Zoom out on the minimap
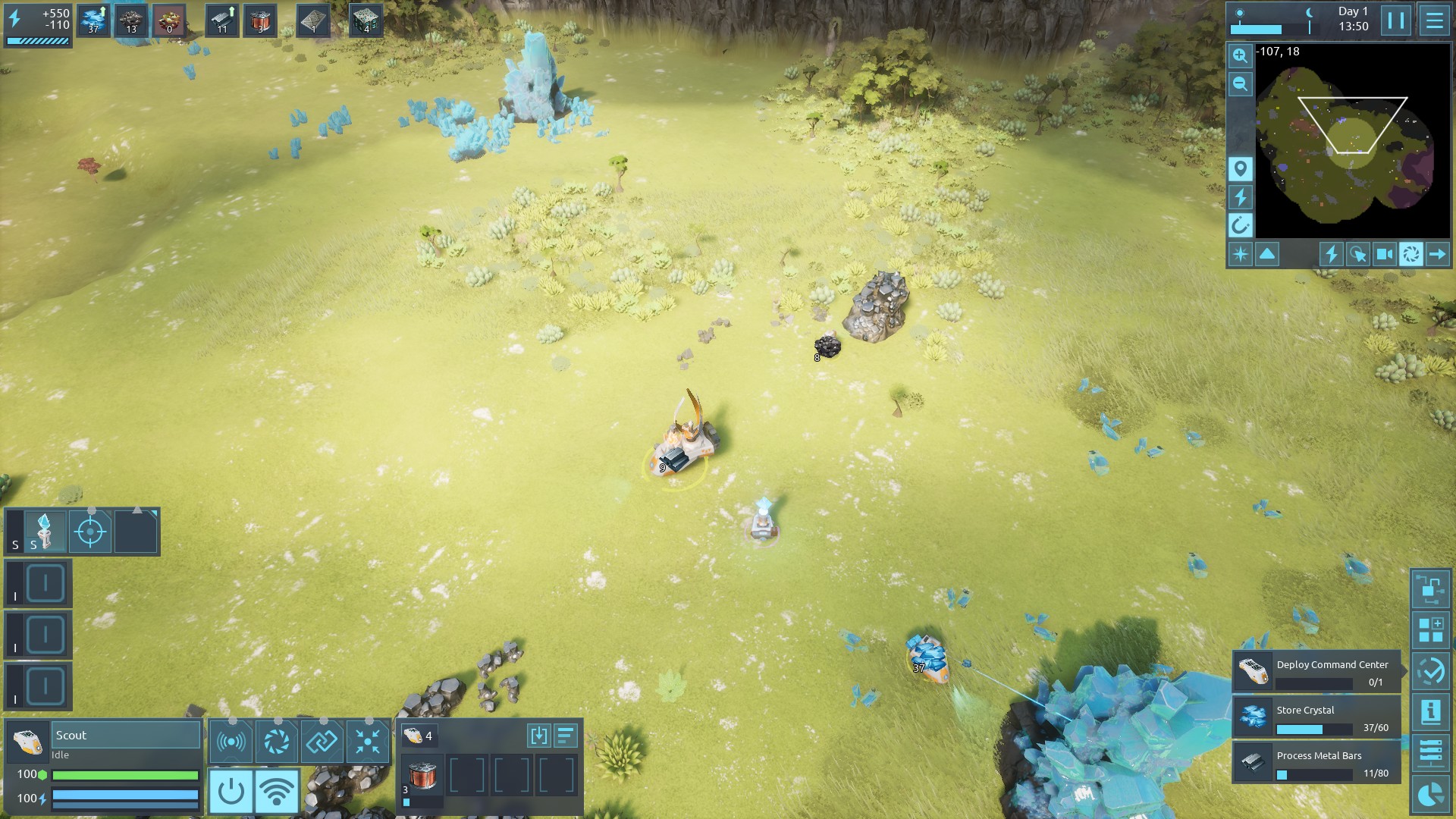Image resolution: width=1456 pixels, height=819 pixels. 1240,84
